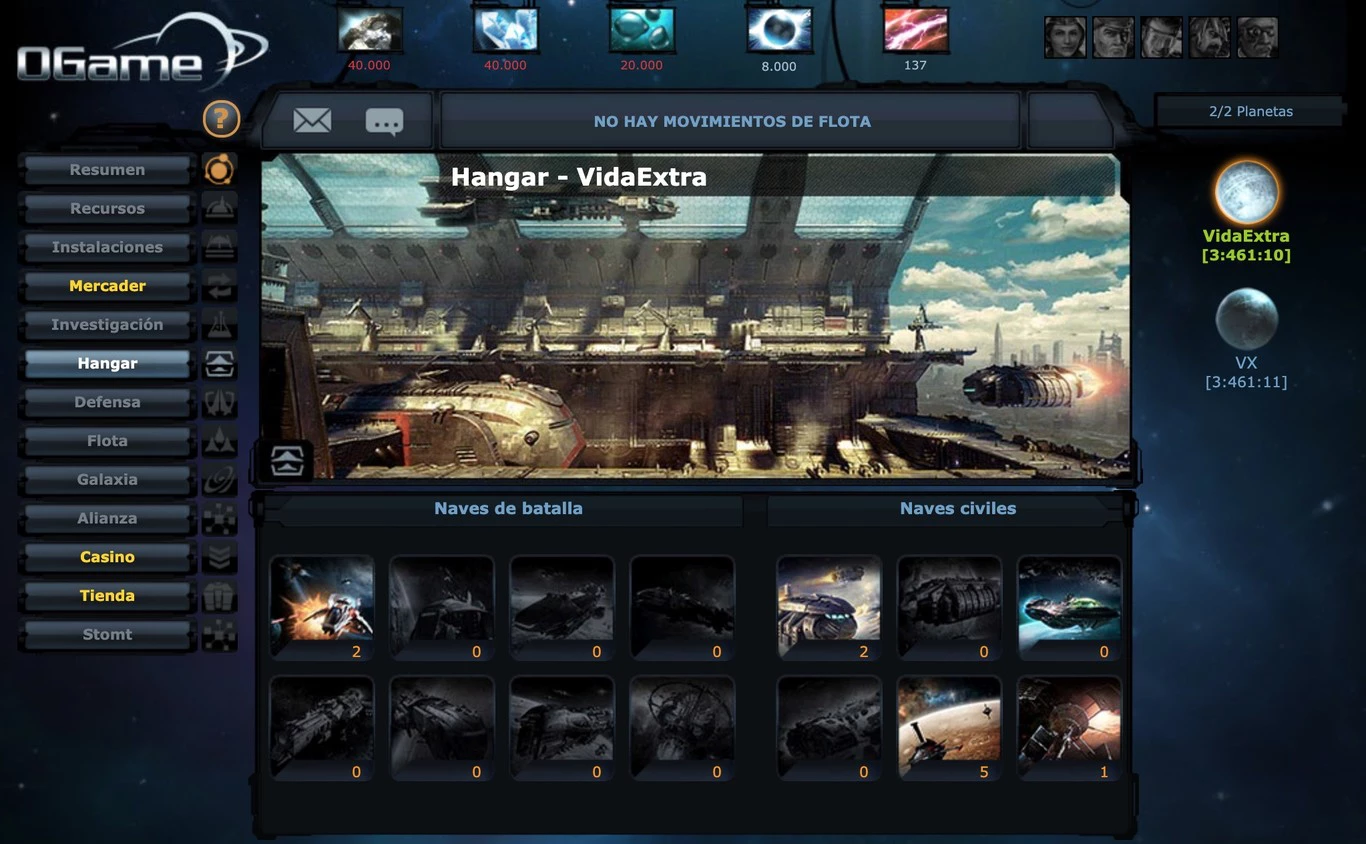Open the Tienda shop
This screenshot has height=844, width=1366.
point(107,596)
